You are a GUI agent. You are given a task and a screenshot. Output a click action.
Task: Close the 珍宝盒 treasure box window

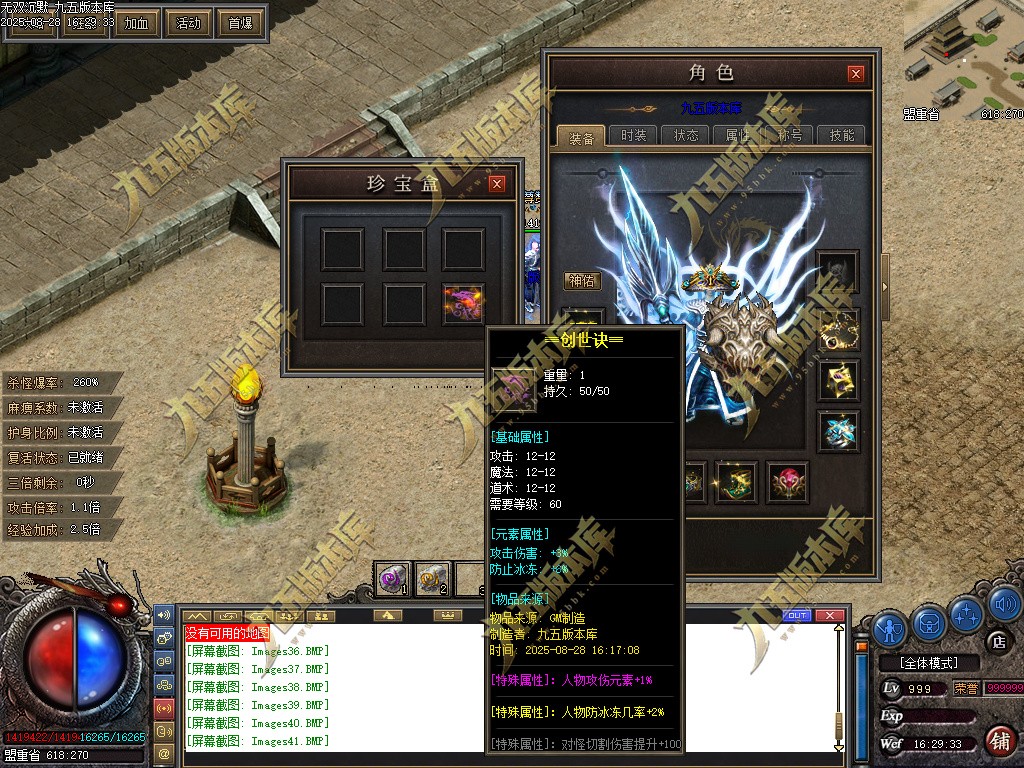pyautogui.click(x=496, y=183)
